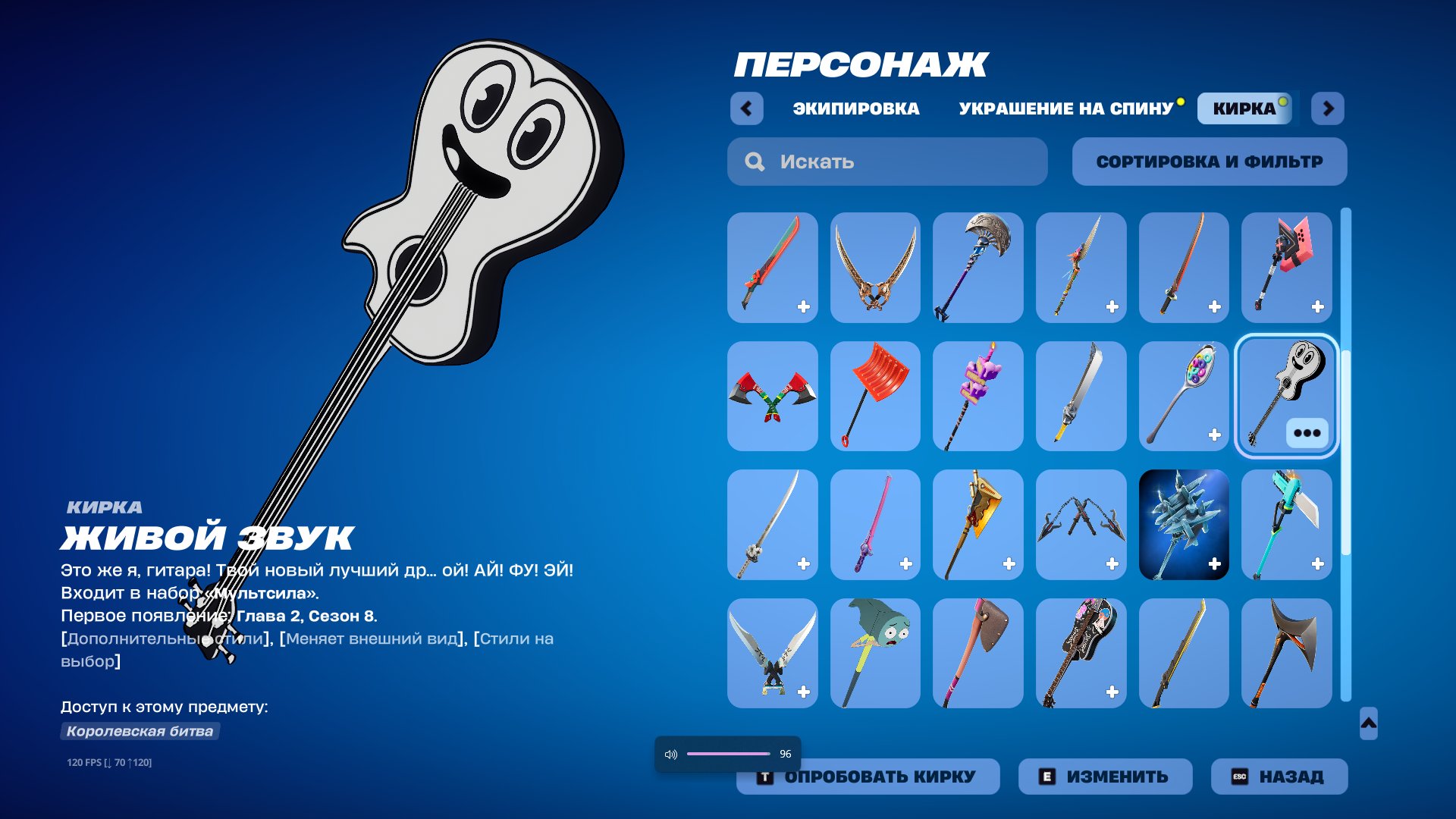Navigate right with the forward chevron arrow

pyautogui.click(x=1328, y=108)
